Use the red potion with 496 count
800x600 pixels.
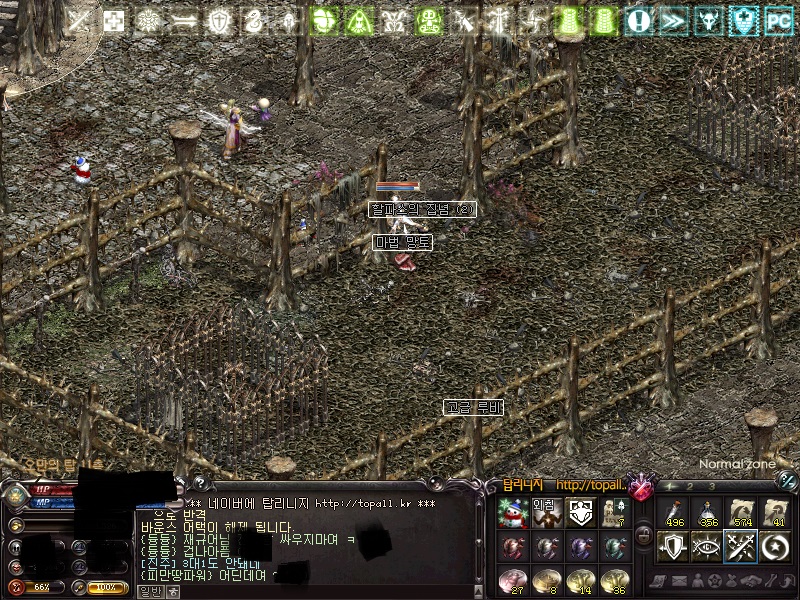[674, 513]
